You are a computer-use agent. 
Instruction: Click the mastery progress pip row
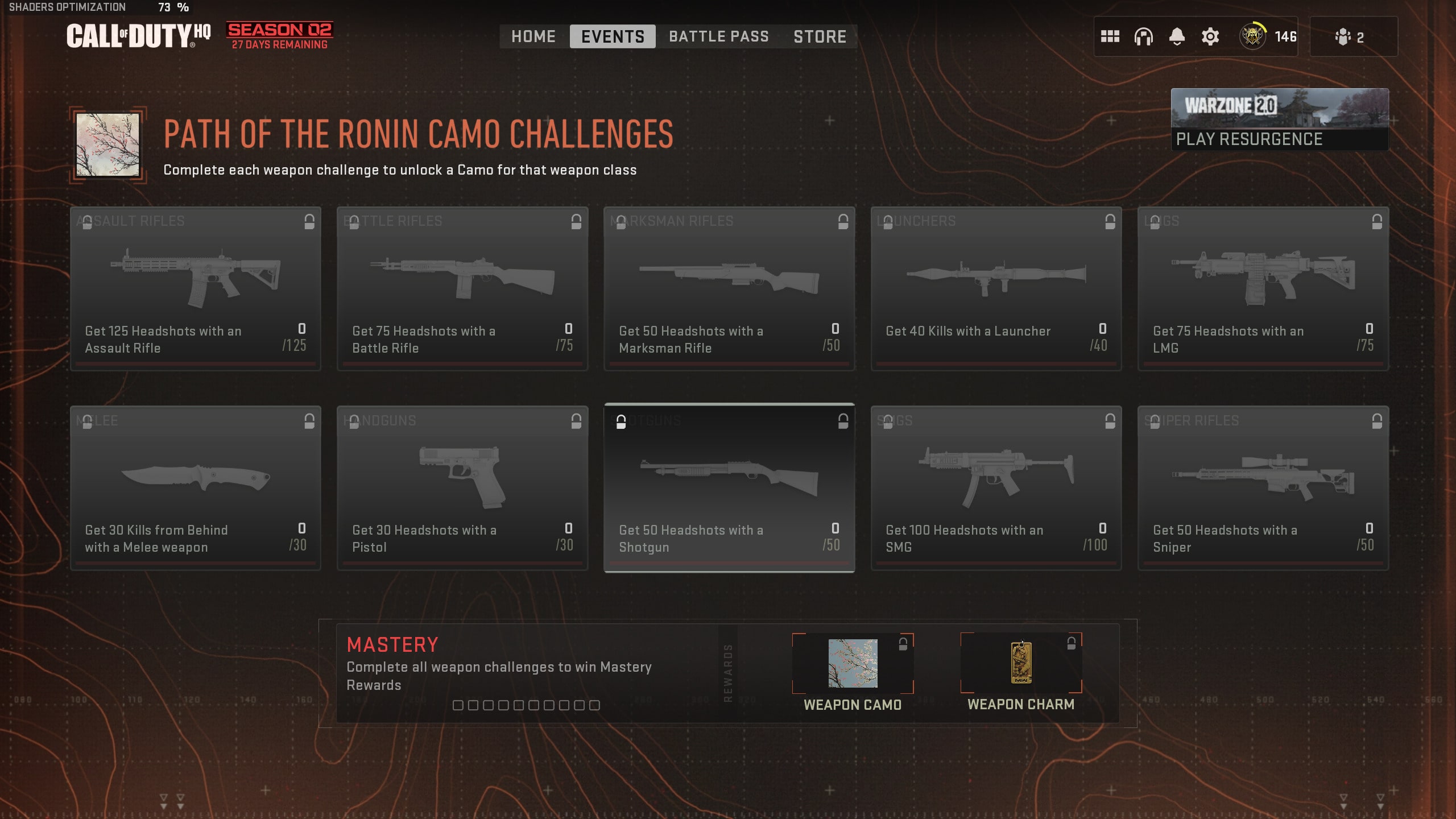tap(523, 706)
